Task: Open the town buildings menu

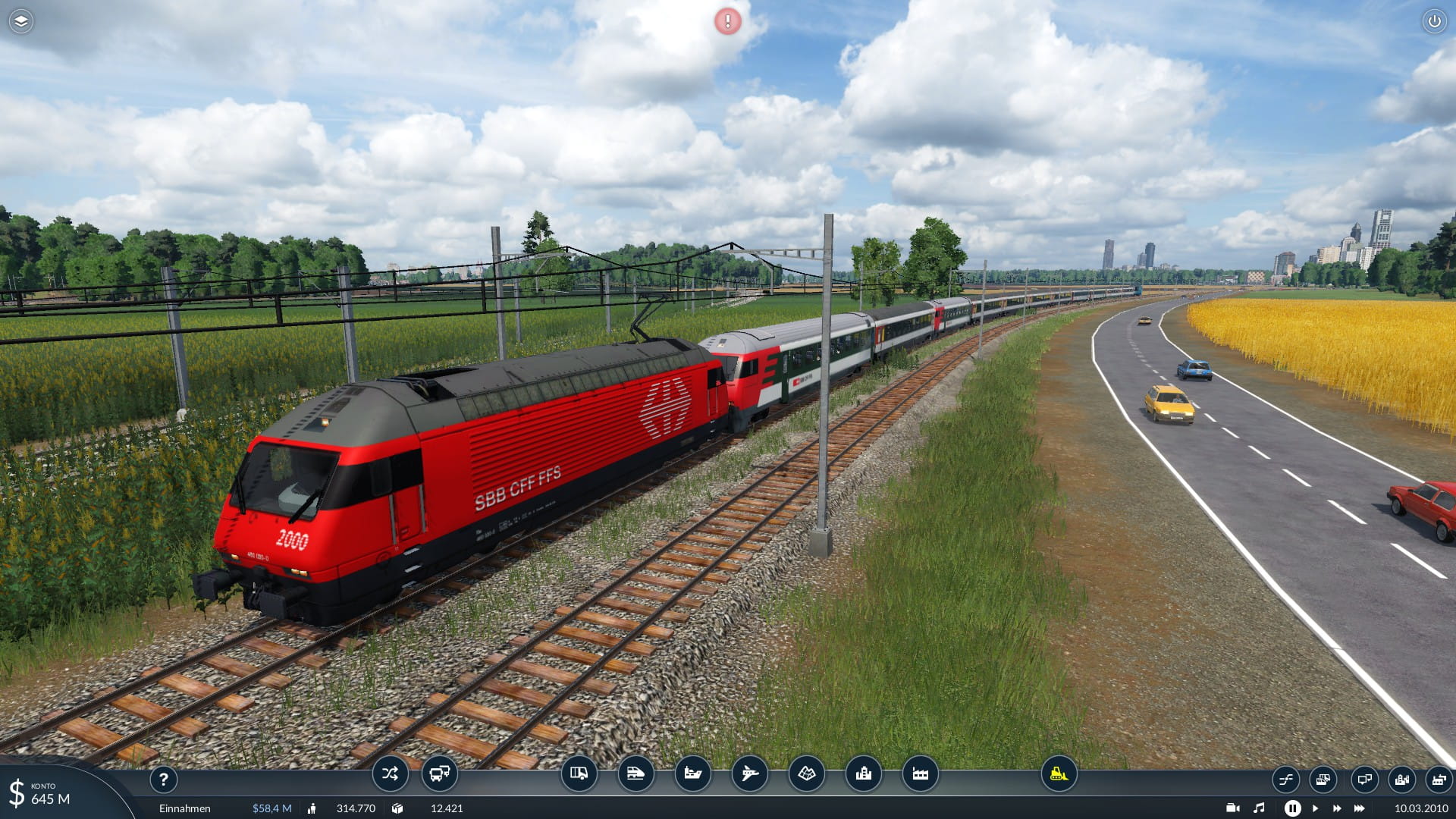Action: tap(863, 773)
